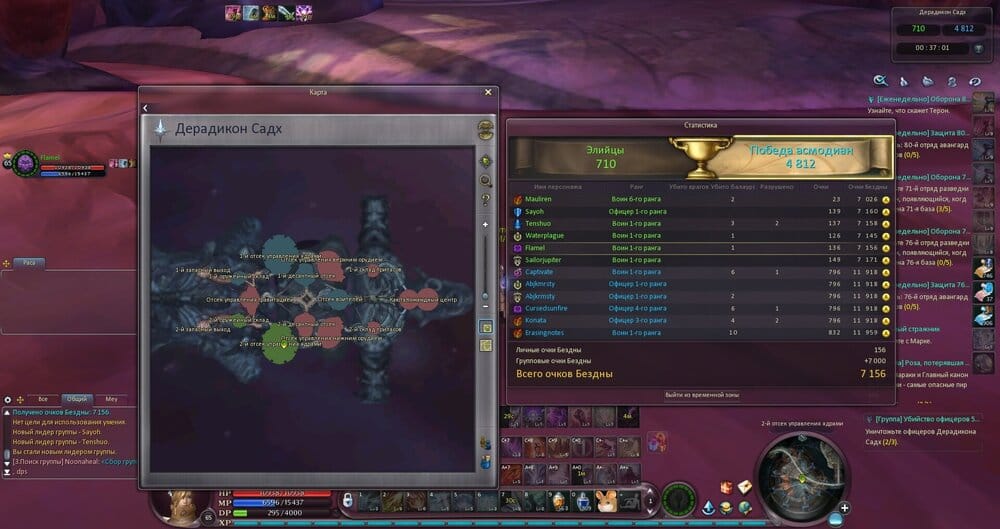Click the plus button beside the minimap
The height and width of the screenshot is (529, 1000).
point(845,507)
